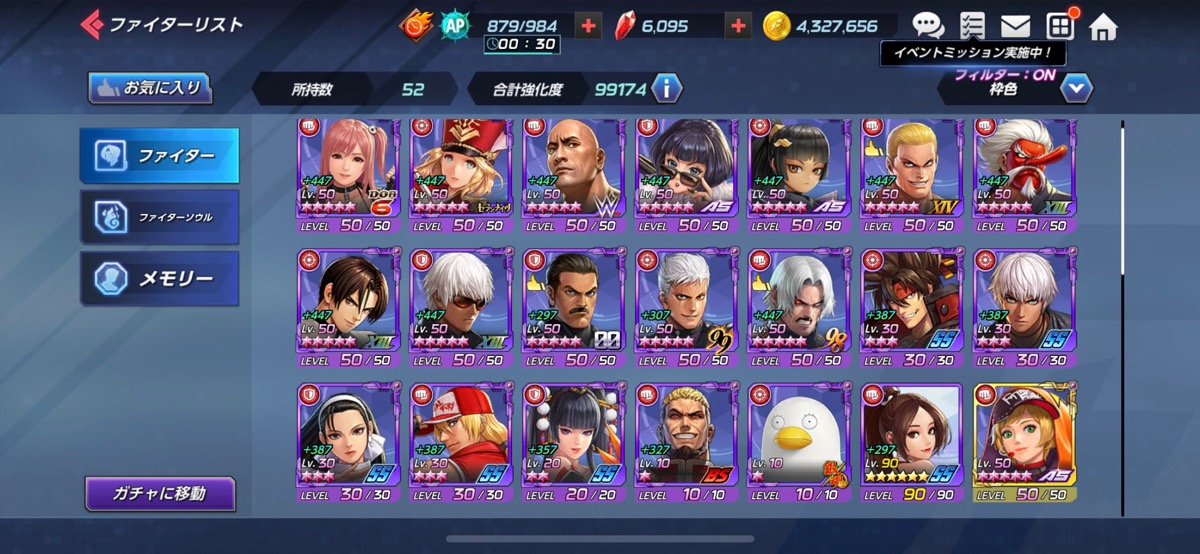Open the chat bubble icon

pyautogui.click(x=927, y=26)
